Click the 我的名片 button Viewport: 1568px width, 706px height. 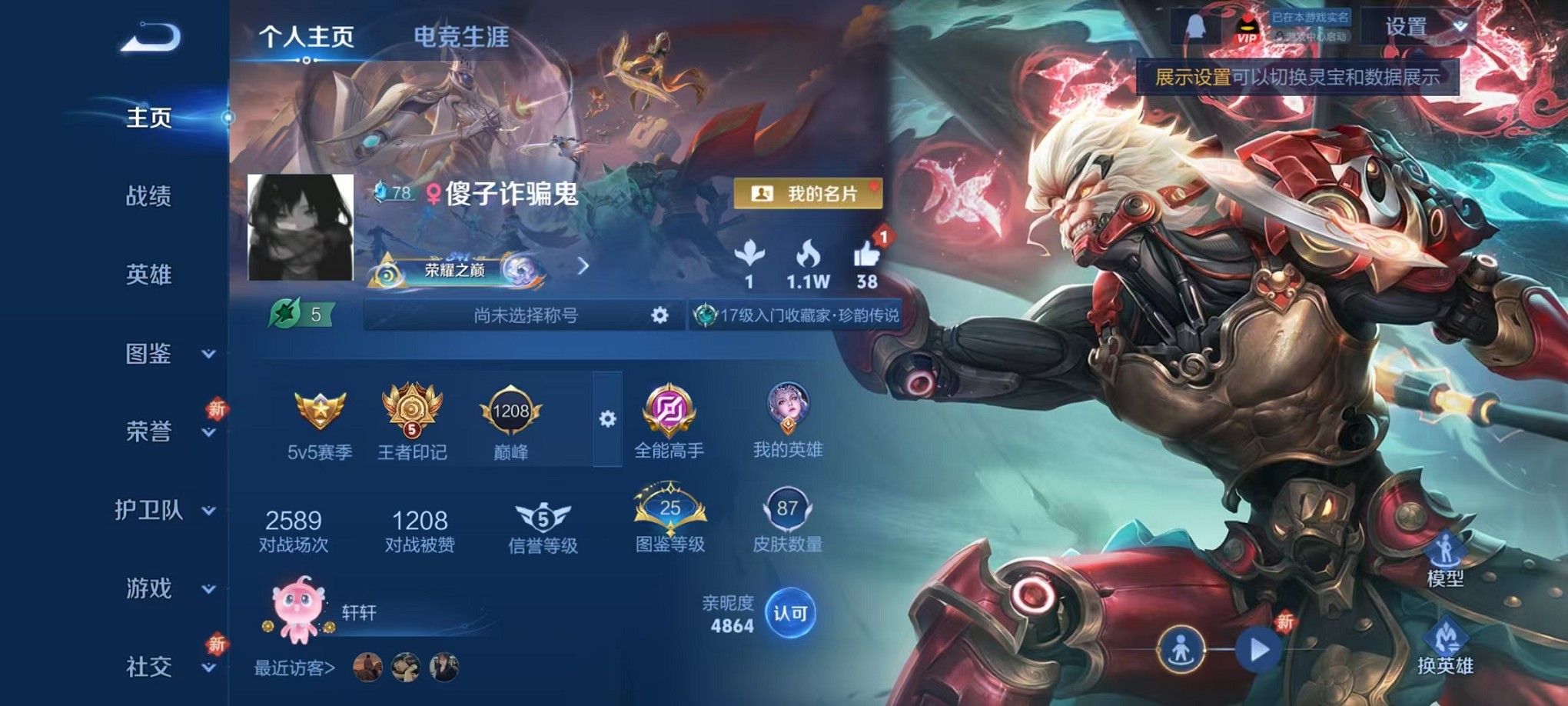pos(809,192)
